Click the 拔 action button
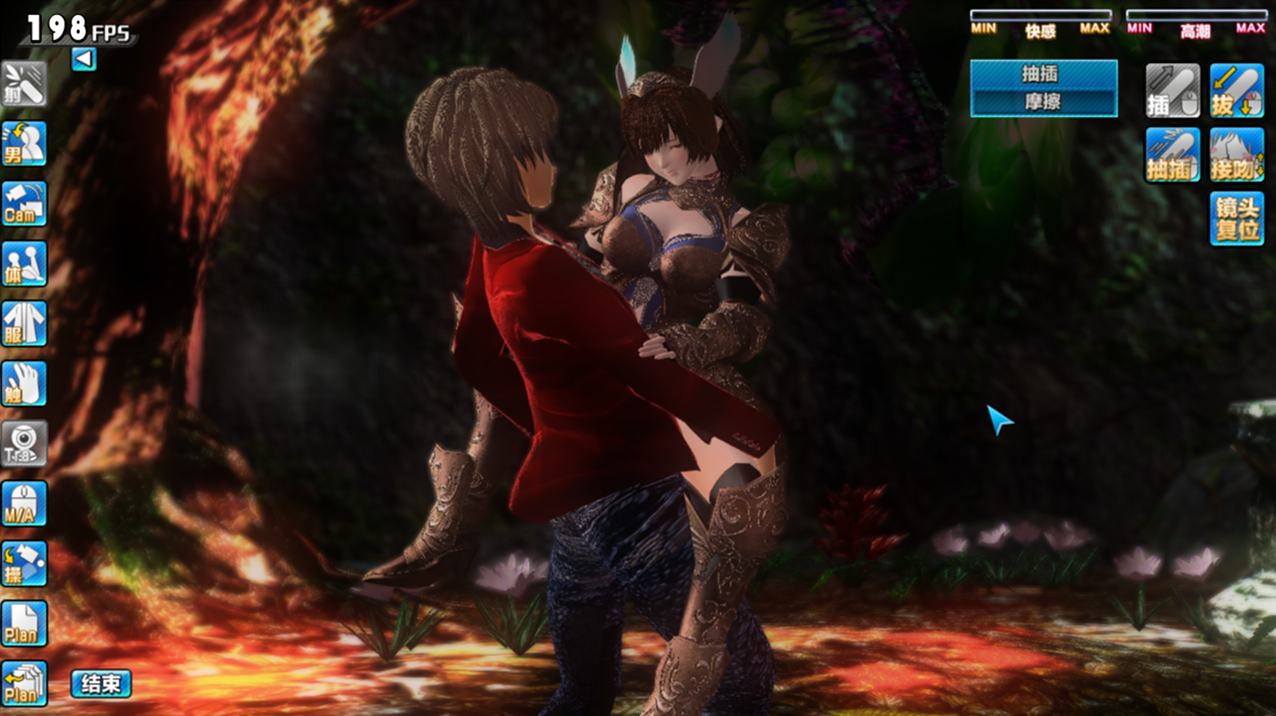This screenshot has width=1276, height=716. [1237, 91]
